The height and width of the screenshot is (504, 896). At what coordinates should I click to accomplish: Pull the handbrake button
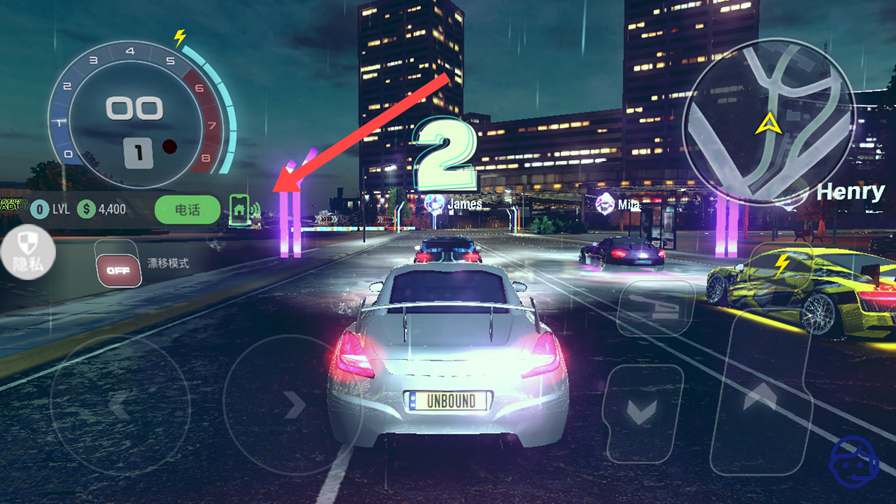click(655, 305)
